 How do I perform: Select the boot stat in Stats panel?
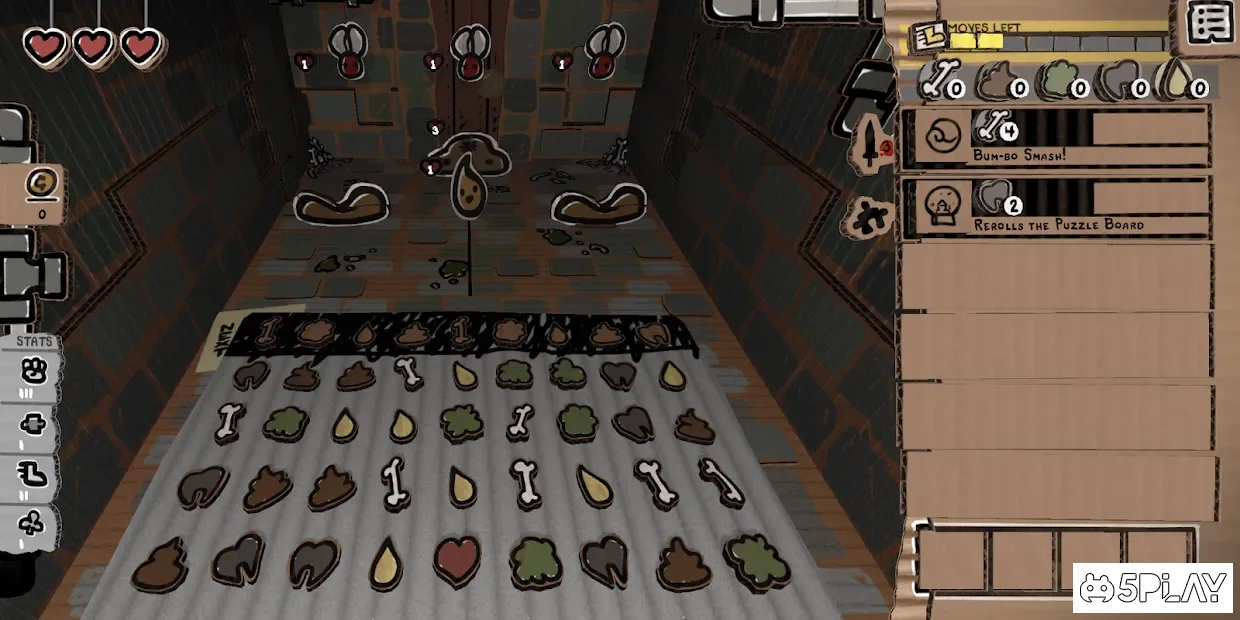[33, 476]
